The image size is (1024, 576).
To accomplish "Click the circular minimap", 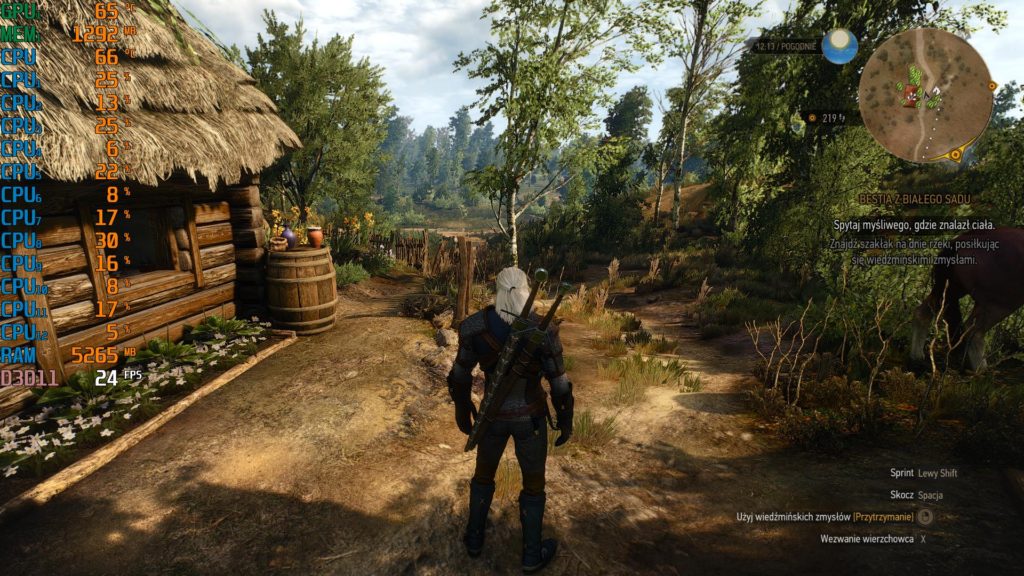I will (925, 95).
